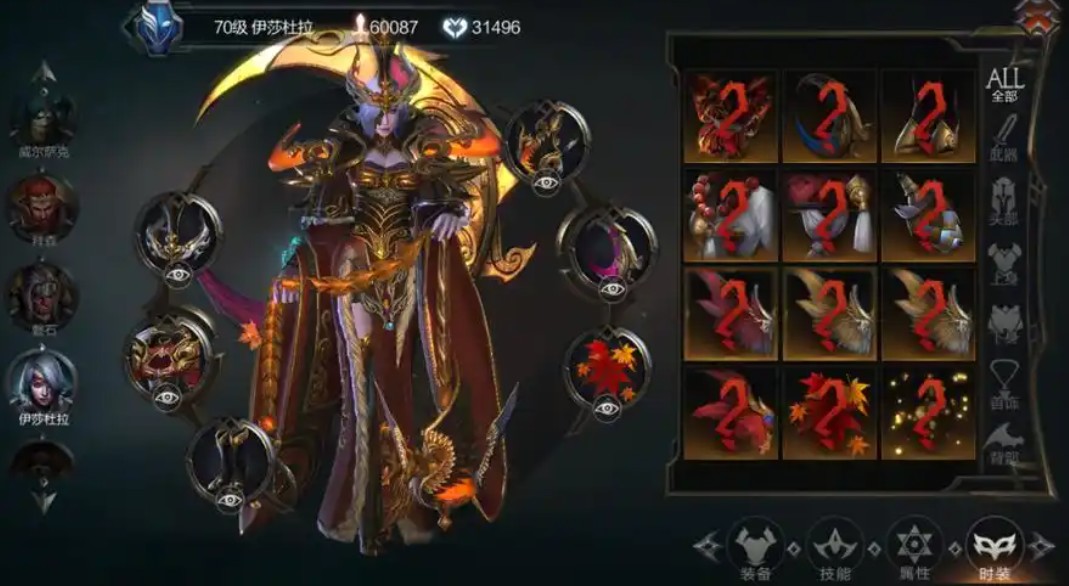The image size is (1069, 586).
Task: Click the blue class emblem icon
Action: [x=159, y=28]
